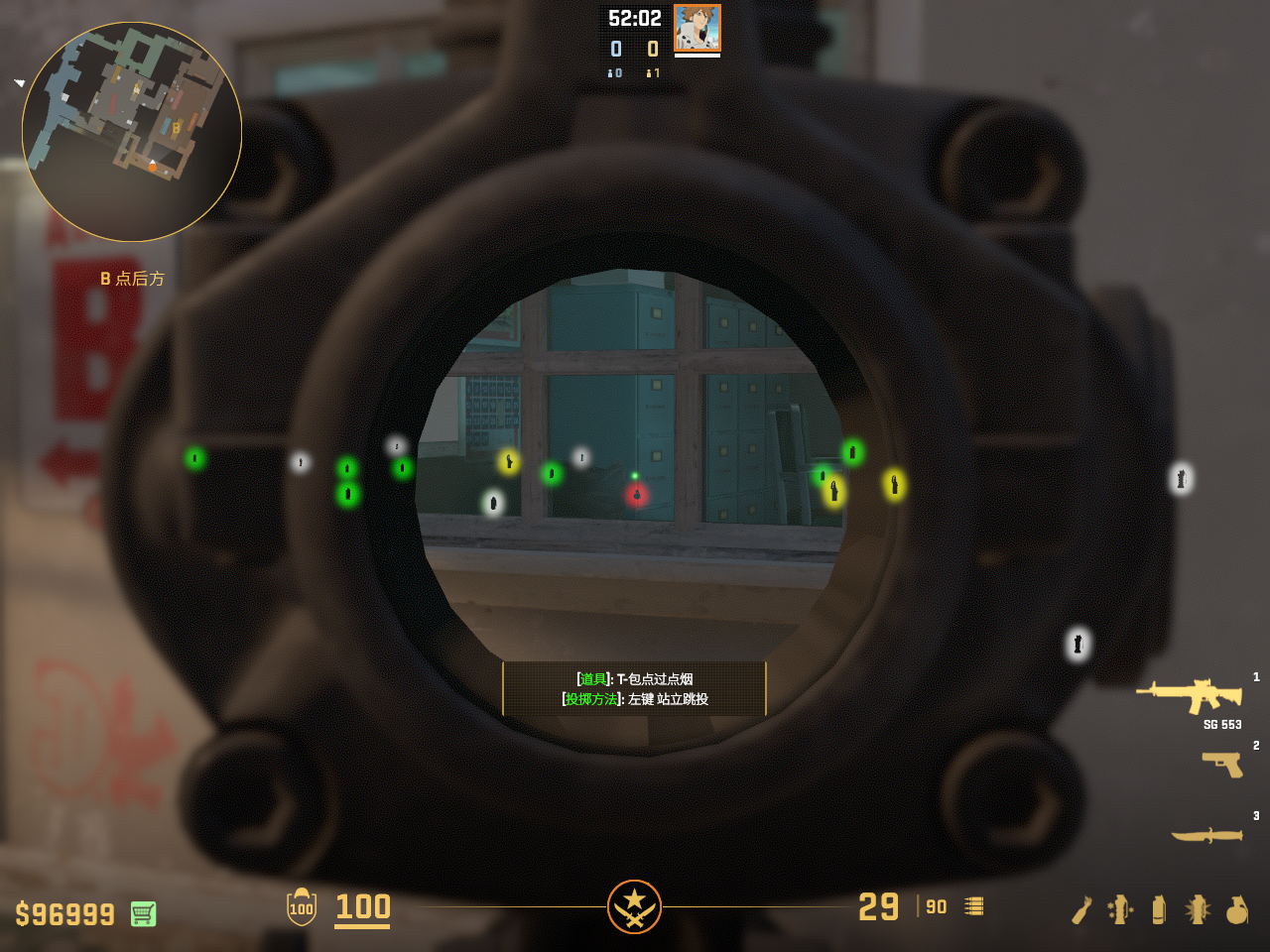The height and width of the screenshot is (952, 1270).
Task: Click the Terrorist team star emblem
Action: [x=635, y=906]
